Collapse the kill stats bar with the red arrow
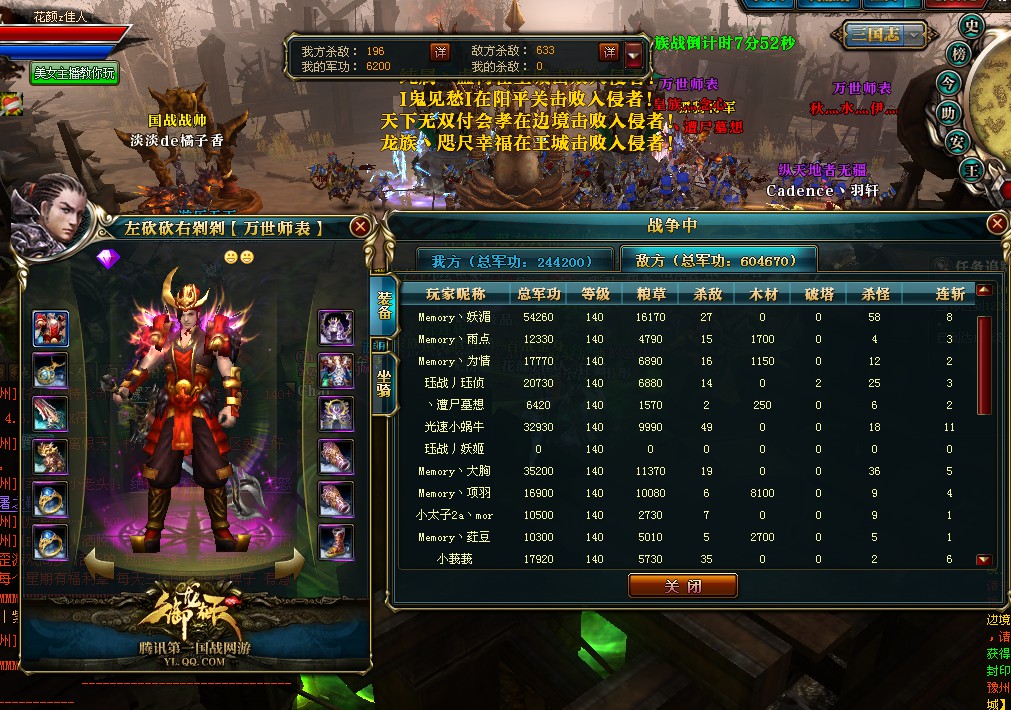 635,54
